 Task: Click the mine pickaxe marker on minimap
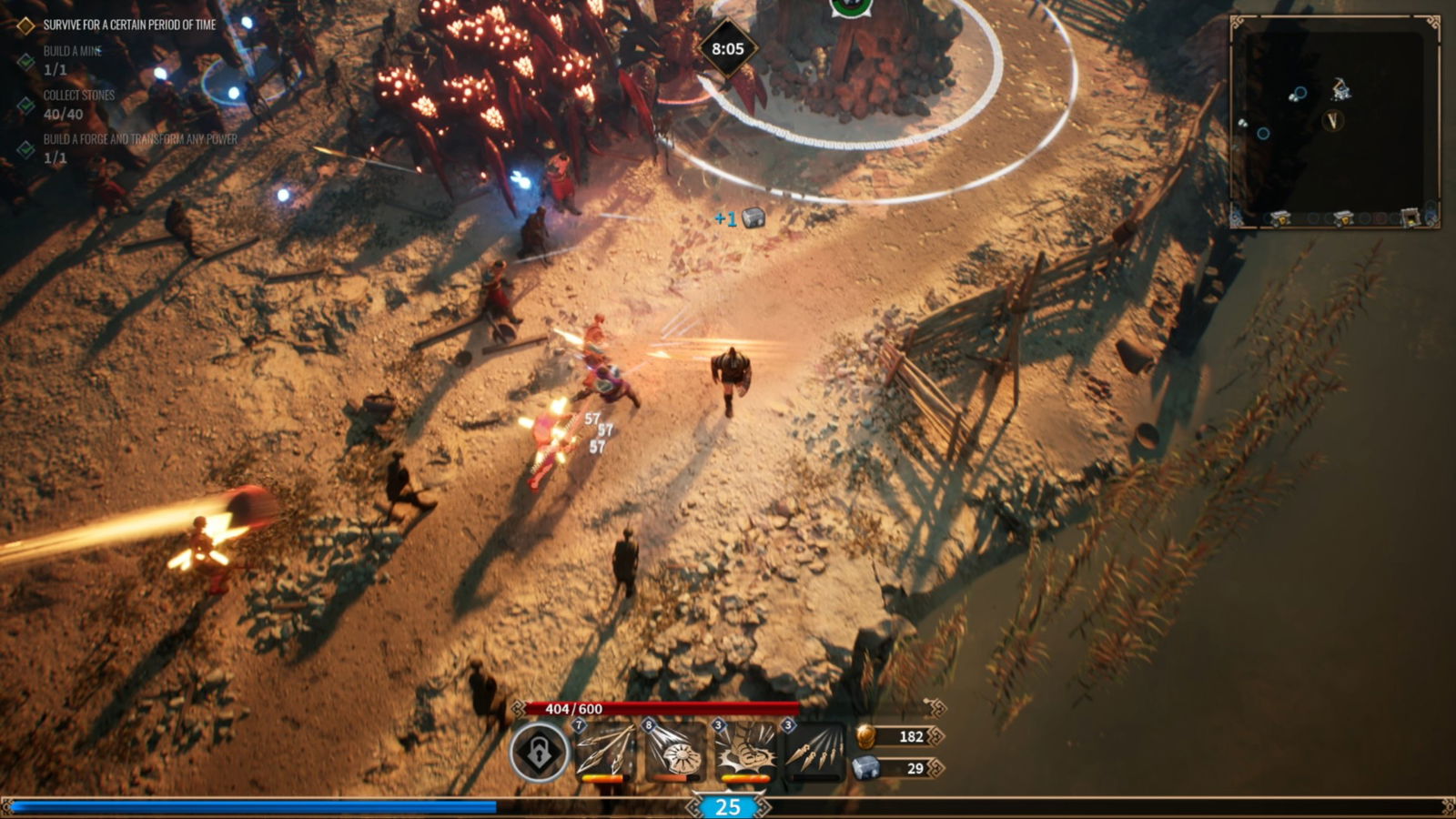pos(1340,89)
